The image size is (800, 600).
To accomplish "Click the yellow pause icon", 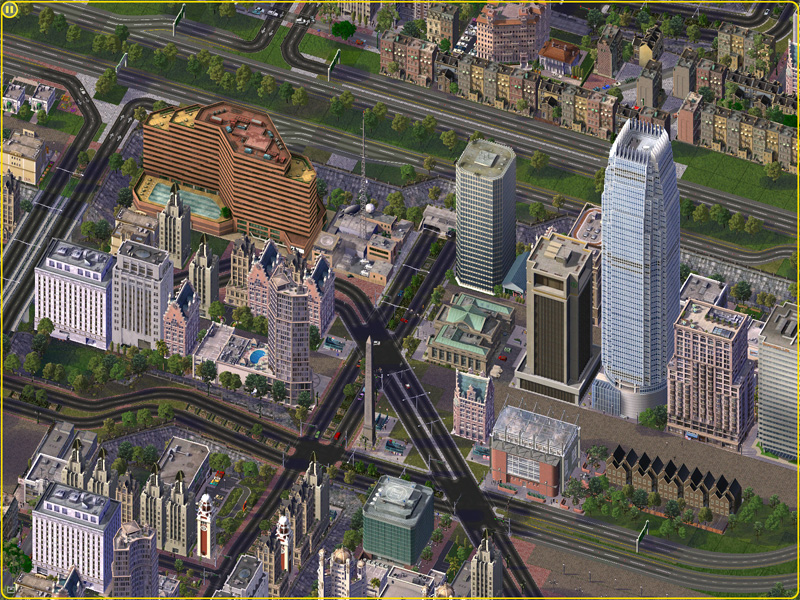I will point(10,10).
